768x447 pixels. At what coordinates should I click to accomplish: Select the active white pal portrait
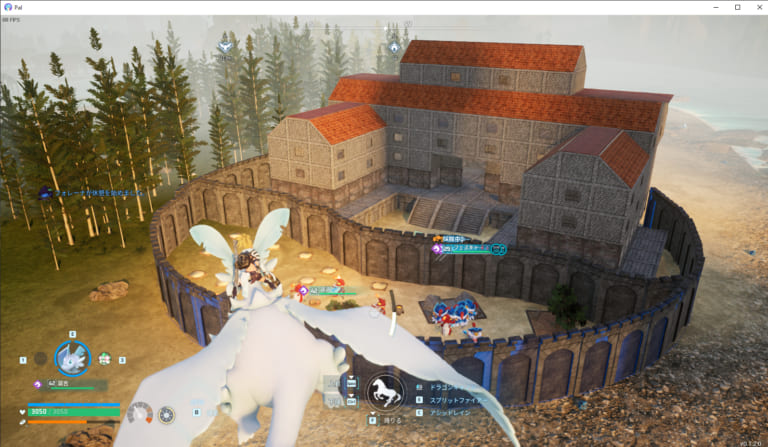click(72, 358)
